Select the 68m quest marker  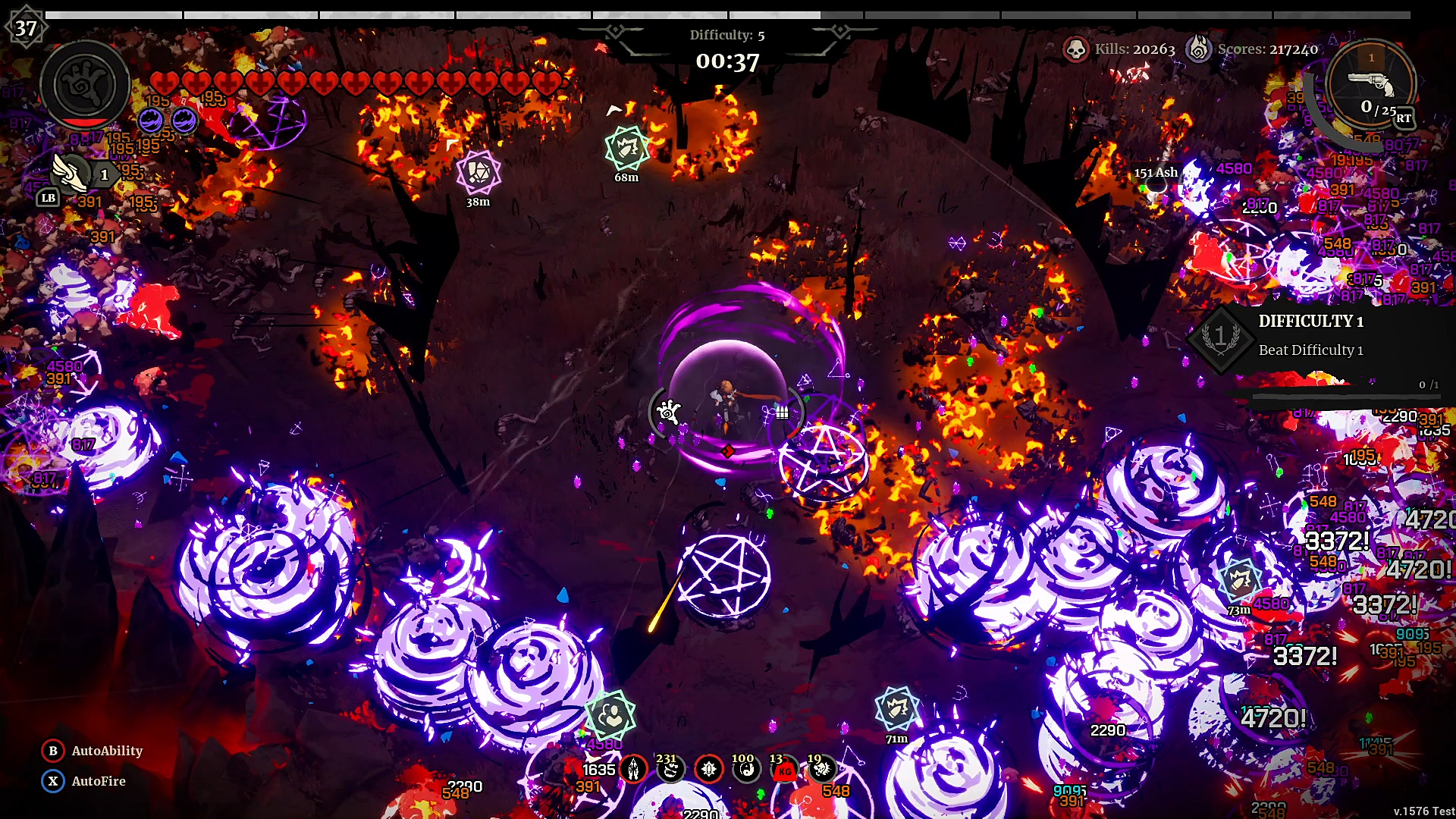[x=626, y=149]
